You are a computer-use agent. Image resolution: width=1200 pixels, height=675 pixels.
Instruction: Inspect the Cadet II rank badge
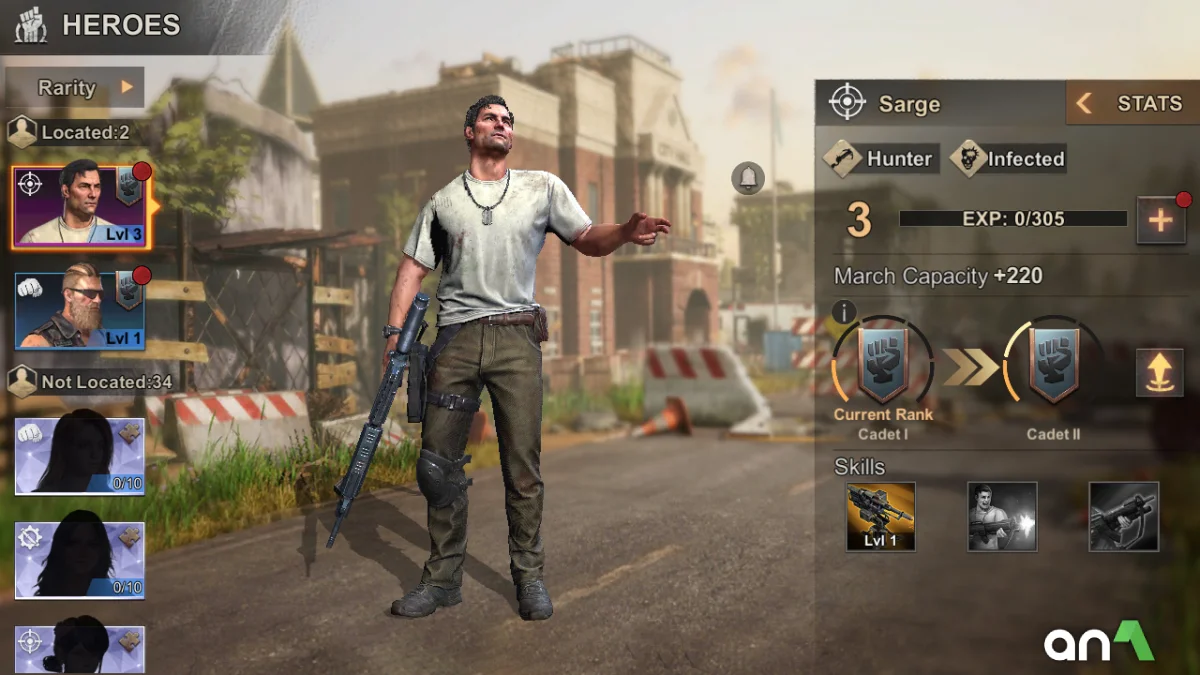[1053, 366]
